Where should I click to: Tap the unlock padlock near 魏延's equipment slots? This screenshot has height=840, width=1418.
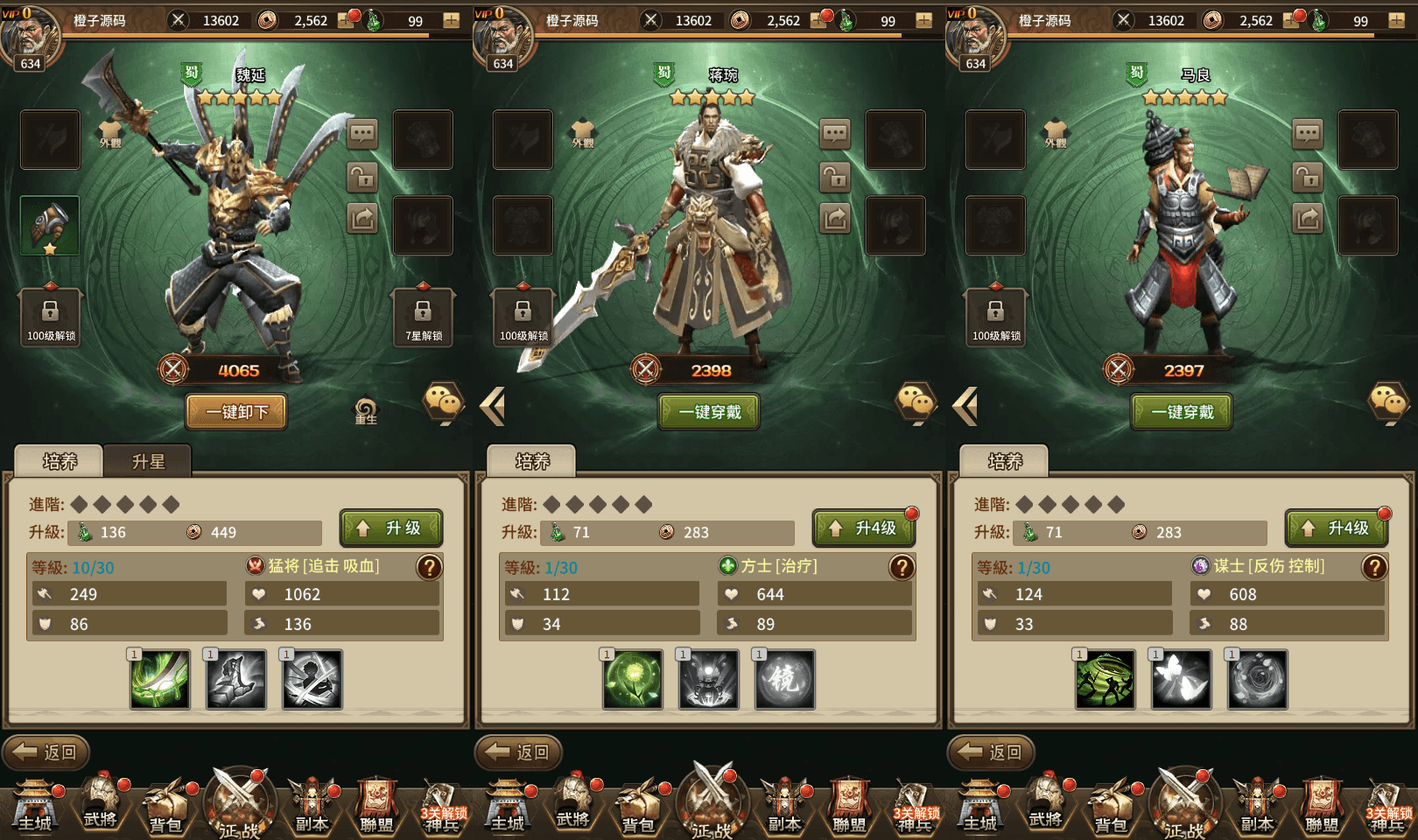[x=362, y=178]
